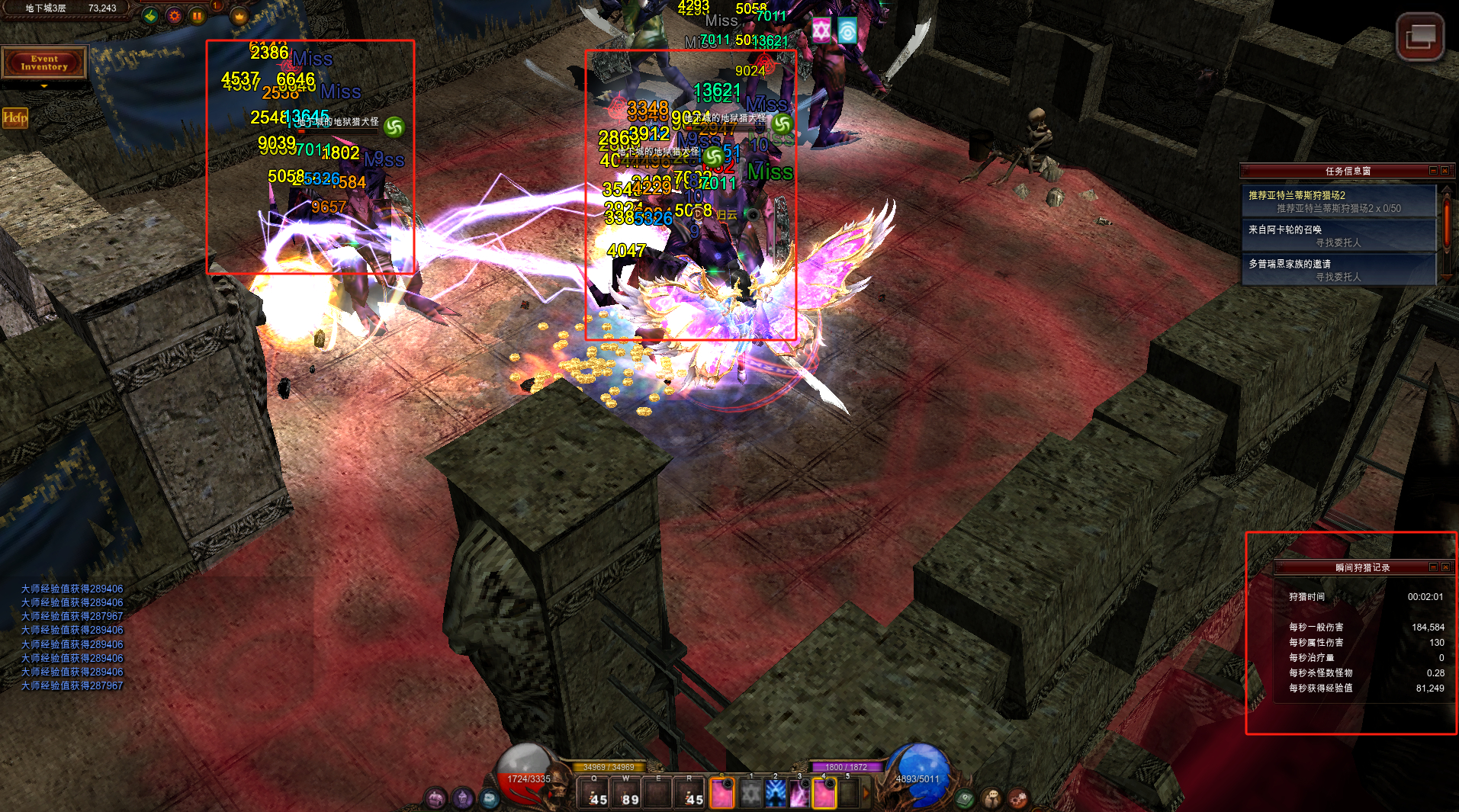
Task: Open the Event Inventory
Action: pyautogui.click(x=44, y=63)
